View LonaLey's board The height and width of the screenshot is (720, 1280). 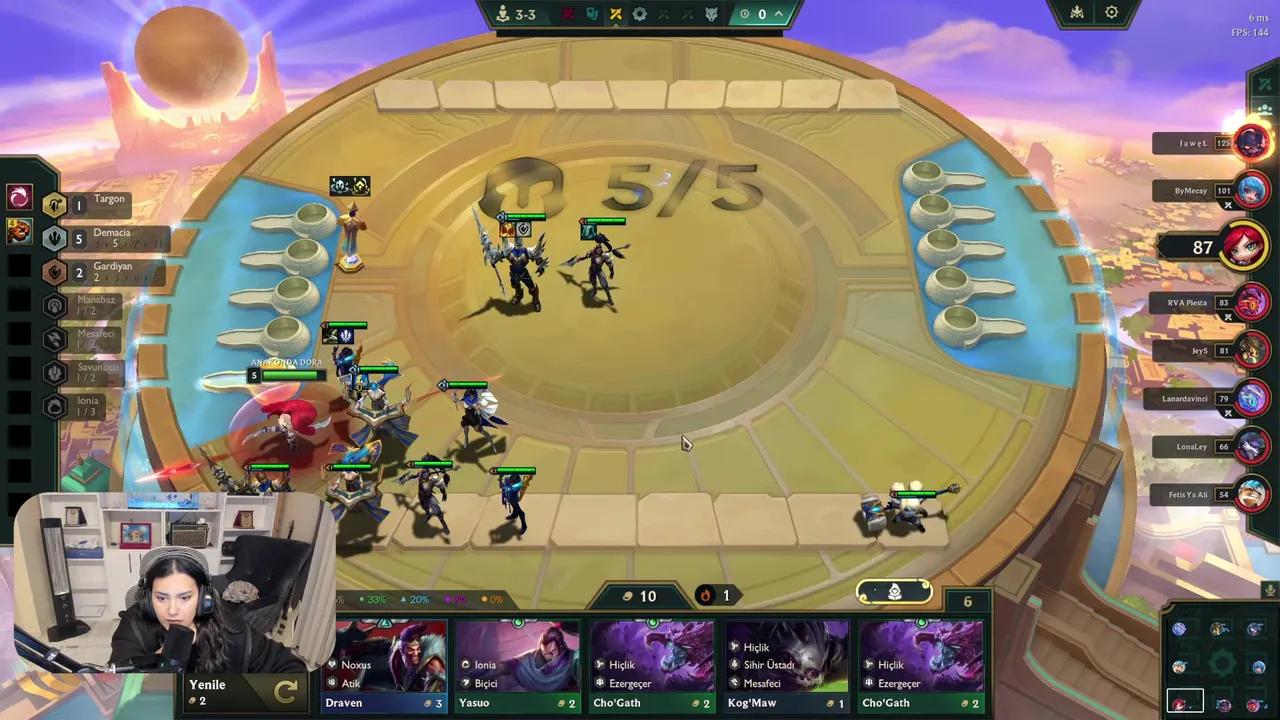point(1250,446)
